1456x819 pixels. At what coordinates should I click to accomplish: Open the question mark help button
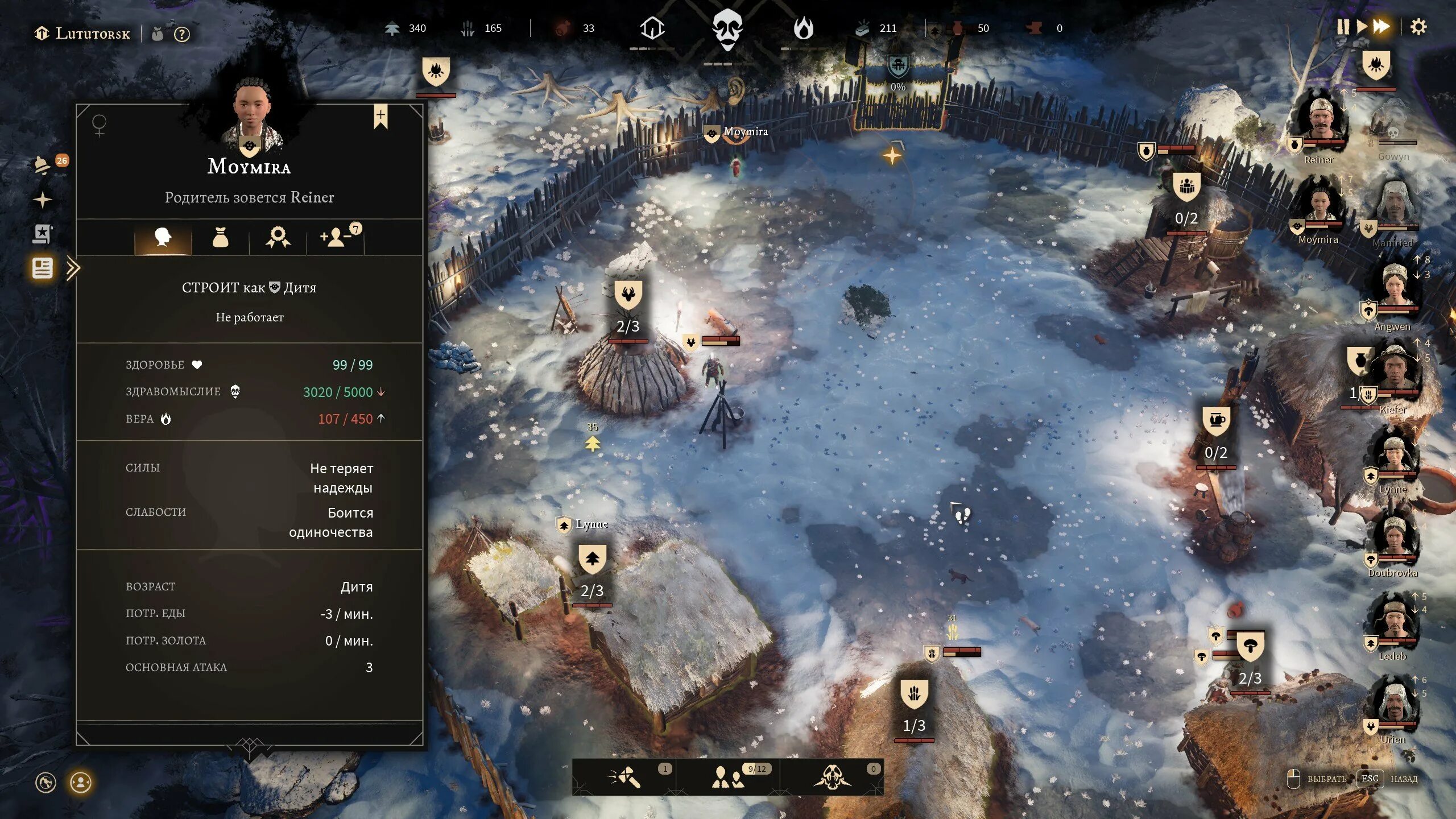click(x=181, y=35)
